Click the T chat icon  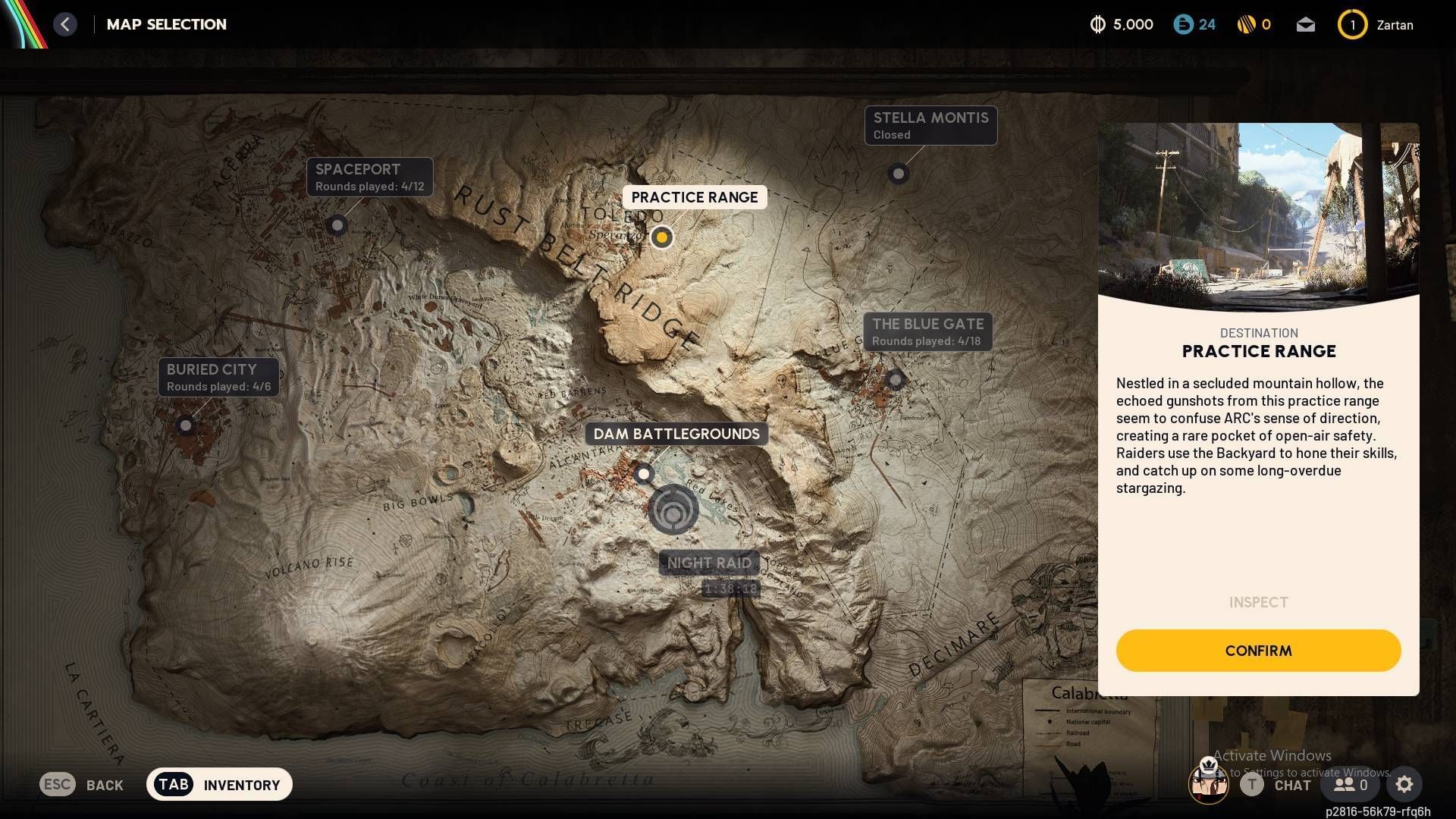tap(1253, 785)
